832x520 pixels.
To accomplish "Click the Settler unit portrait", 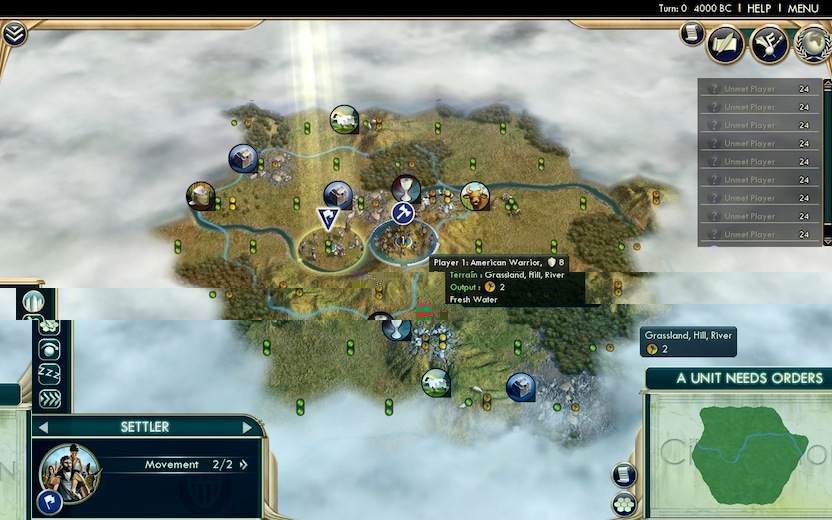I will coord(69,474).
